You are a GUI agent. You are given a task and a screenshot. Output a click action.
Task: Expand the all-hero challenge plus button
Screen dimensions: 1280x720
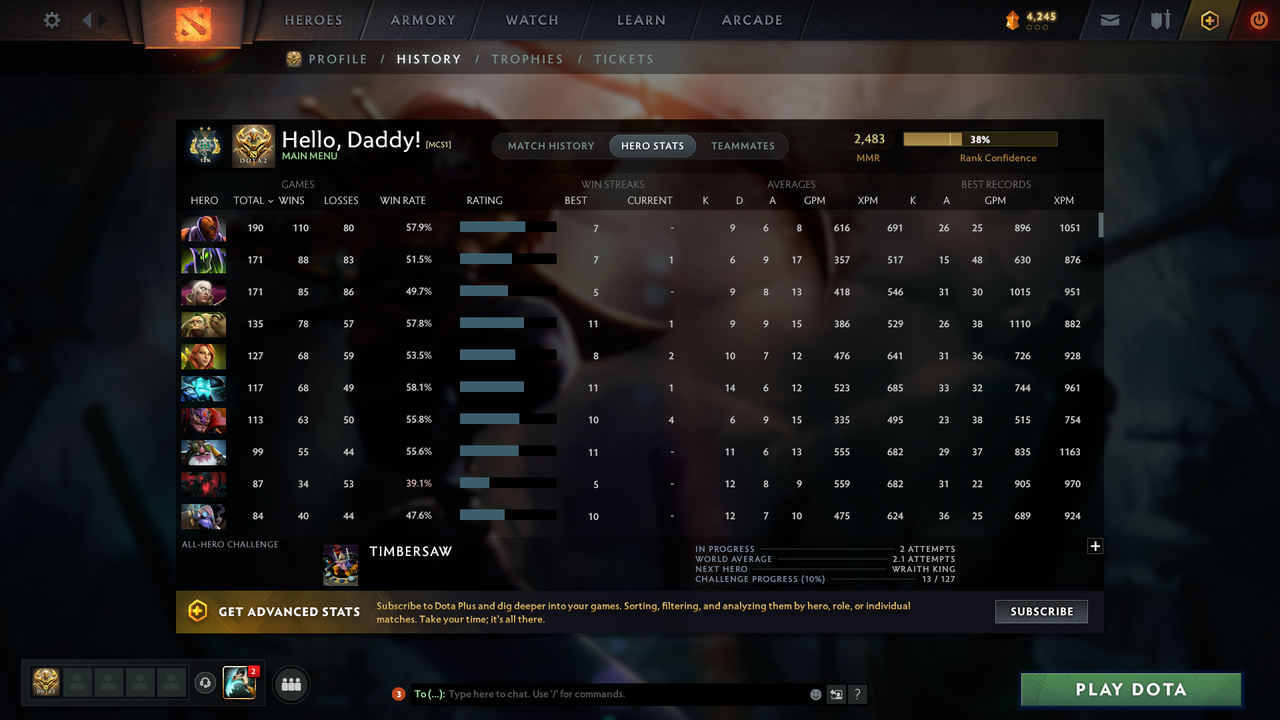(x=1095, y=546)
